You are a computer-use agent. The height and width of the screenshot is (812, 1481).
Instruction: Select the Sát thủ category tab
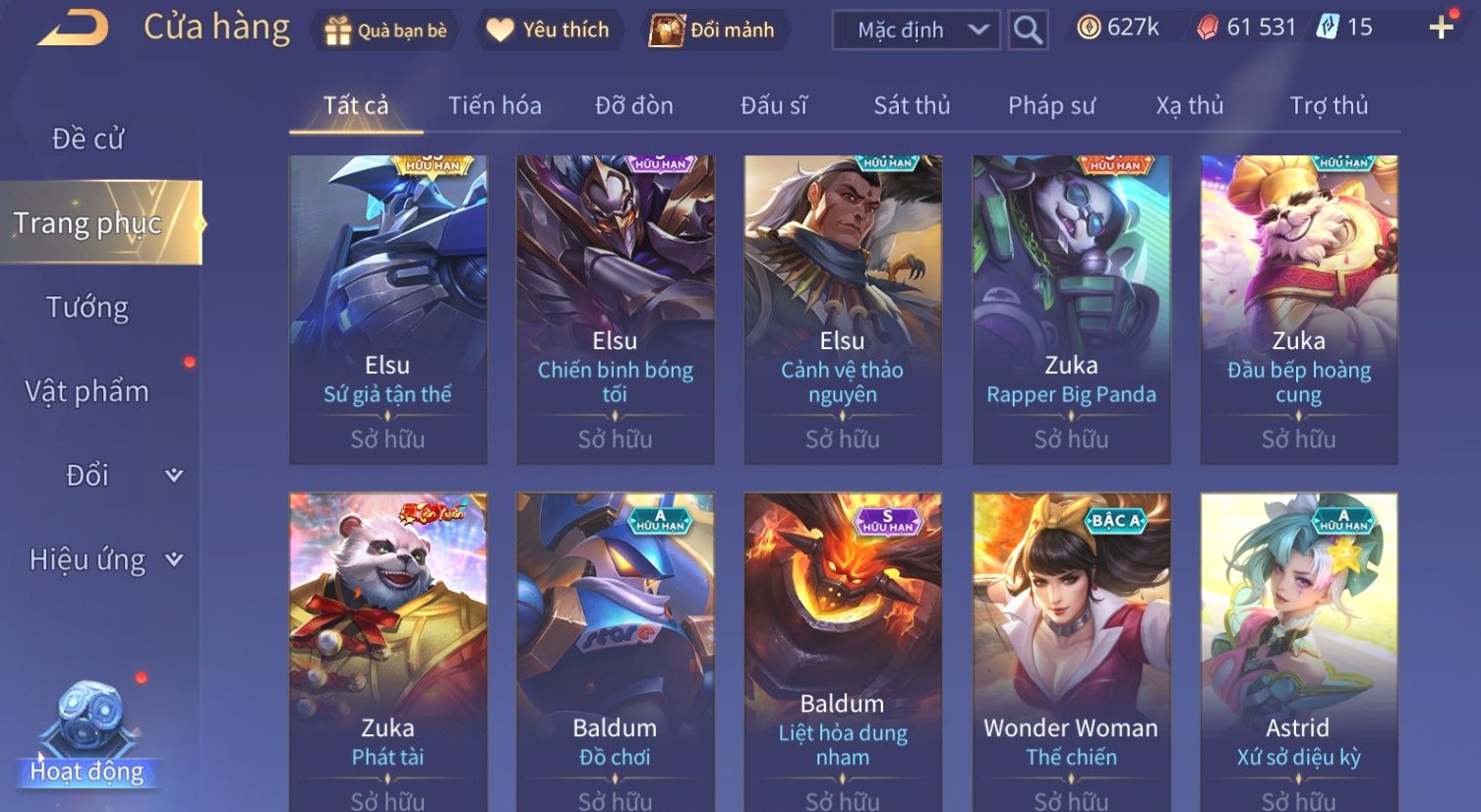click(x=912, y=105)
